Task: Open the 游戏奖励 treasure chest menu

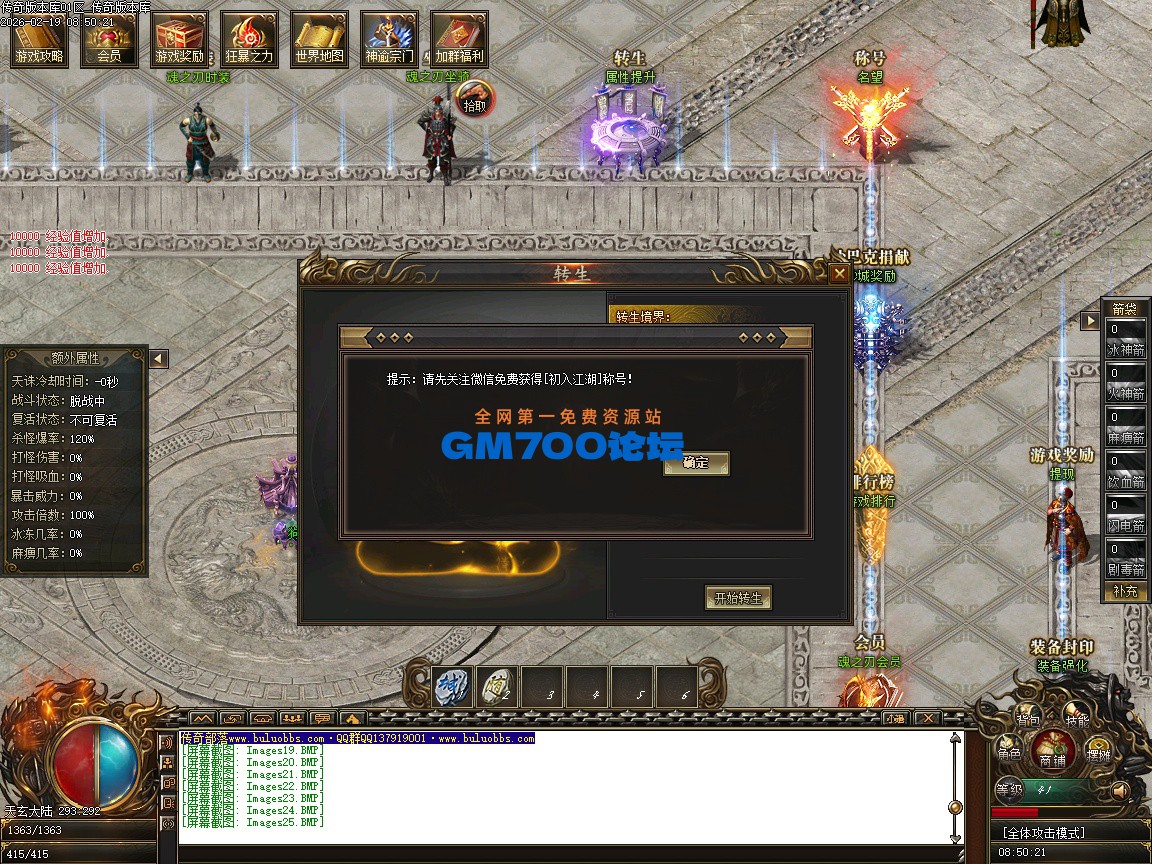Action: [x=180, y=40]
